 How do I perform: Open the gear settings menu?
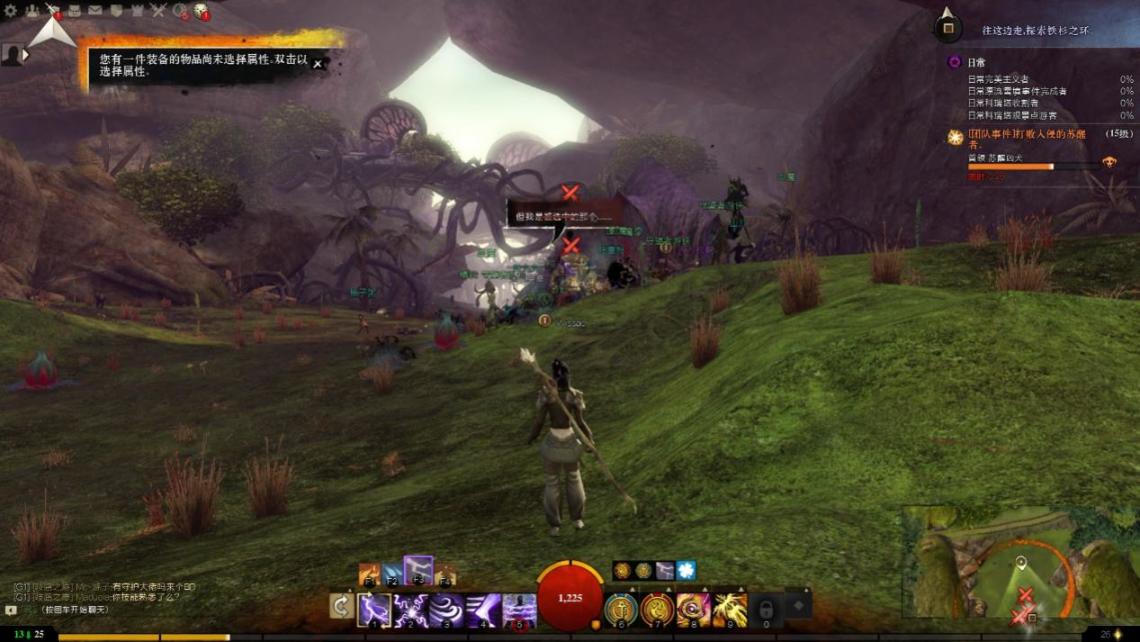12,11
